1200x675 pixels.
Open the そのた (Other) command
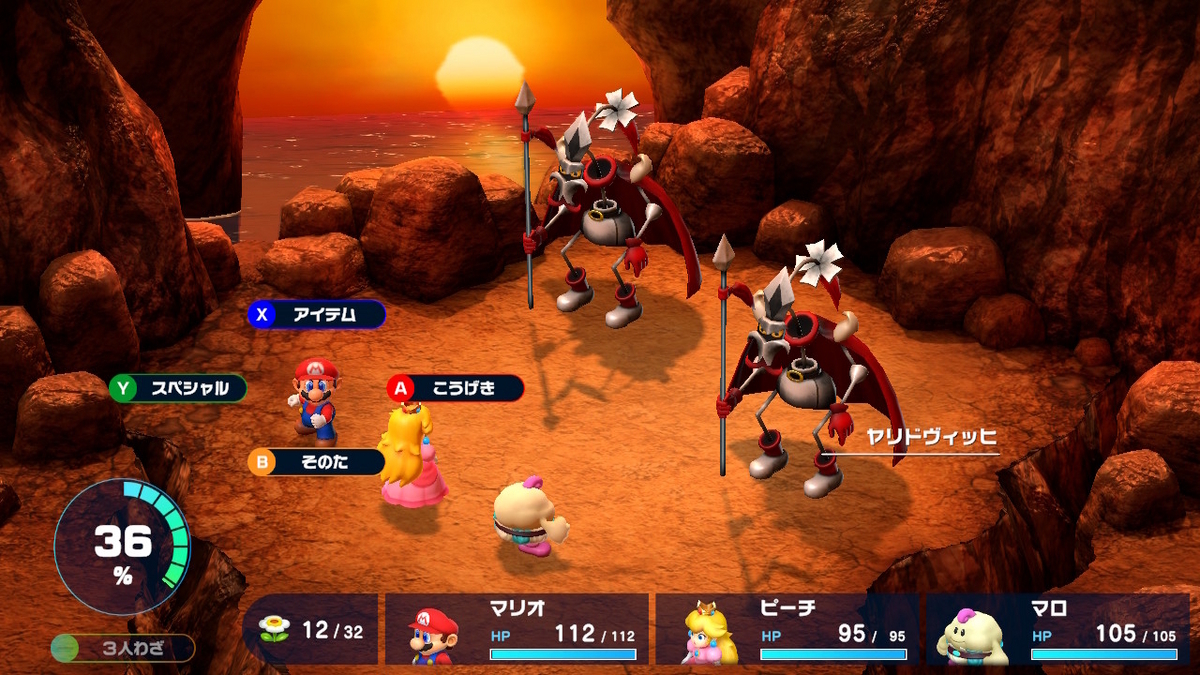pyautogui.click(x=316, y=462)
